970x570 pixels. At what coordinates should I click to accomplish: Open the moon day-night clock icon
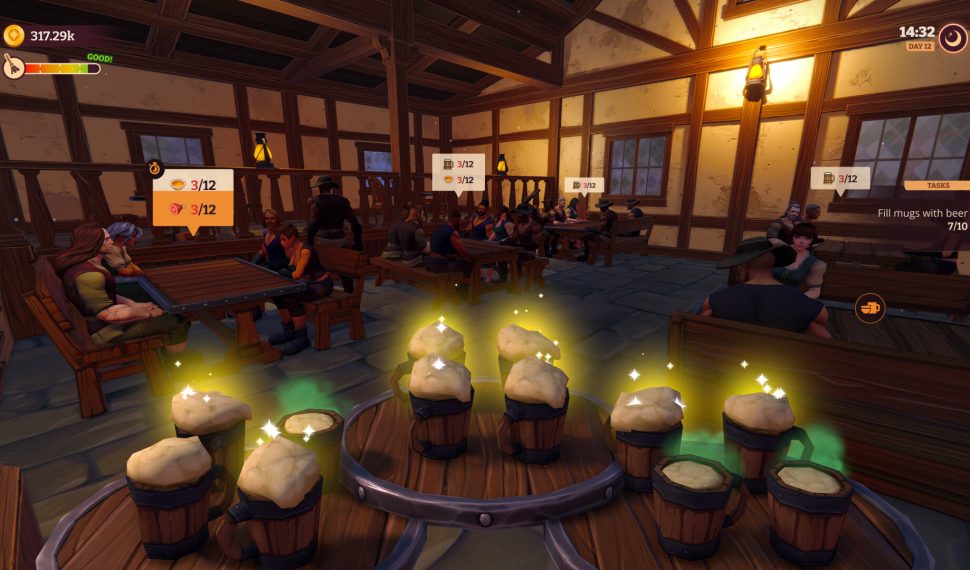coord(951,38)
